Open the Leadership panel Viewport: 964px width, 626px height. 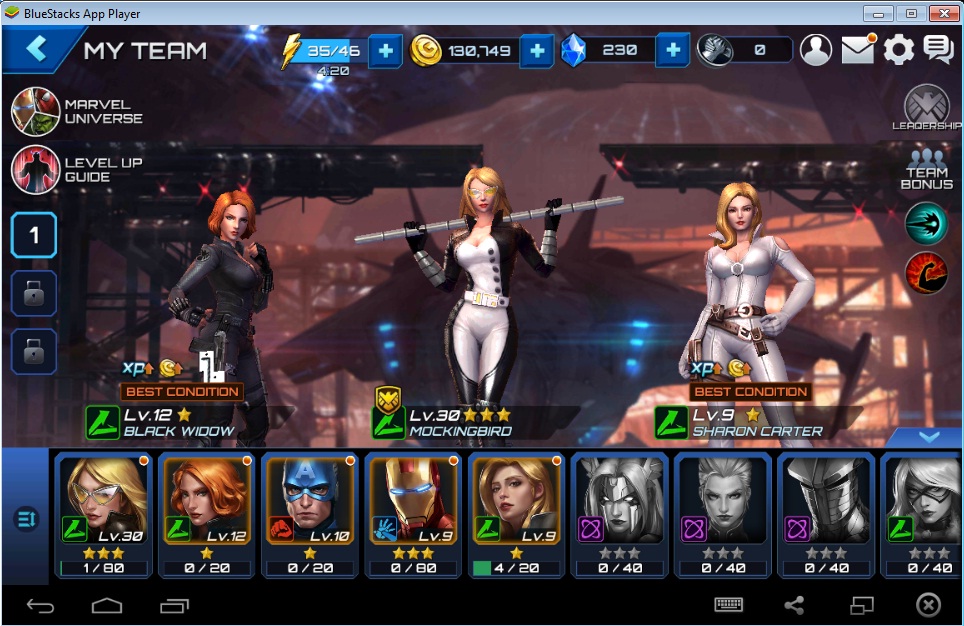[927, 108]
